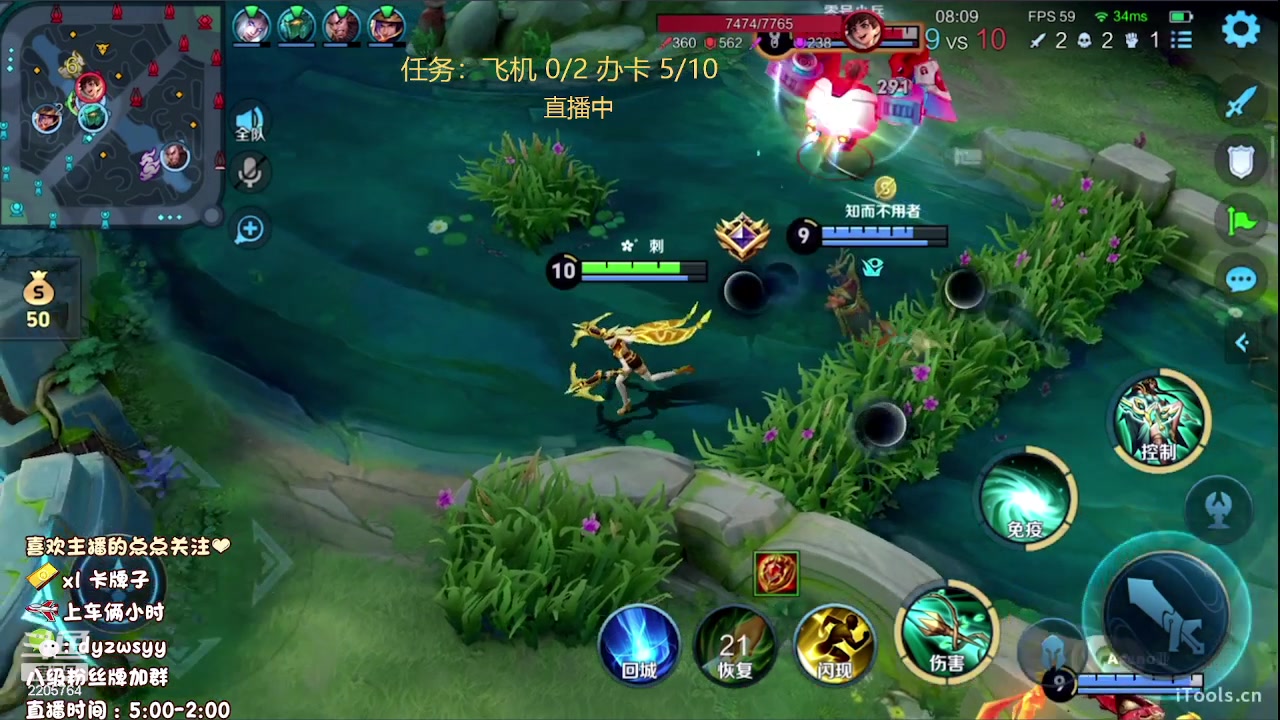Image resolution: width=1280 pixels, height=720 pixels.
Task: Open the quick chat bubble
Action: point(1241,279)
